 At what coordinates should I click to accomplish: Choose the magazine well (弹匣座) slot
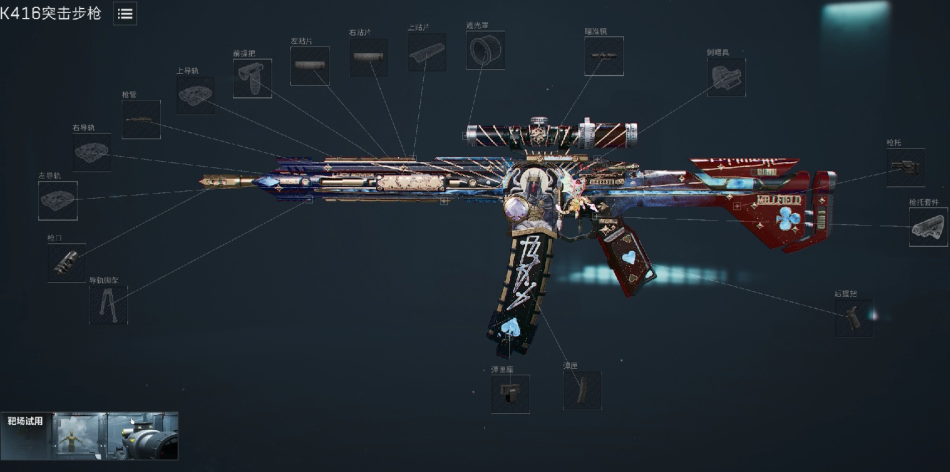point(510,394)
